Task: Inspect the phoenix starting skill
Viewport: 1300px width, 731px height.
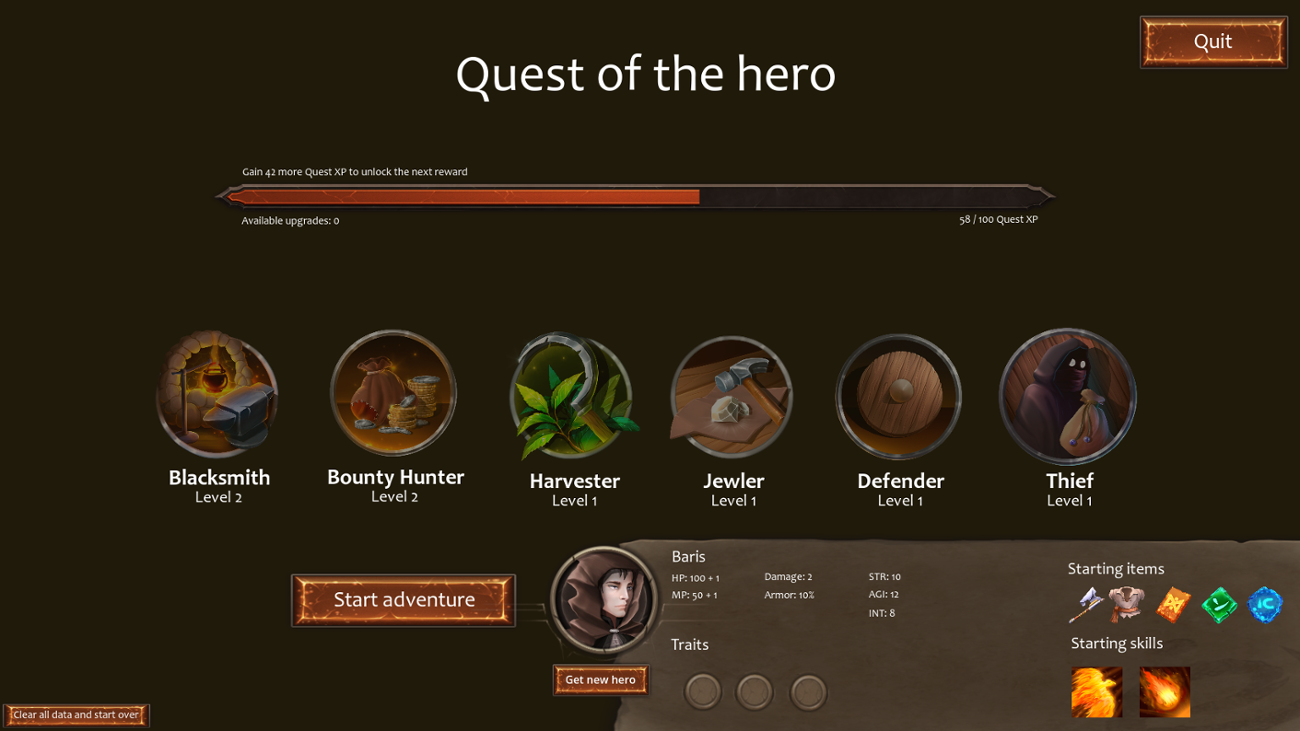Action: (x=1097, y=690)
